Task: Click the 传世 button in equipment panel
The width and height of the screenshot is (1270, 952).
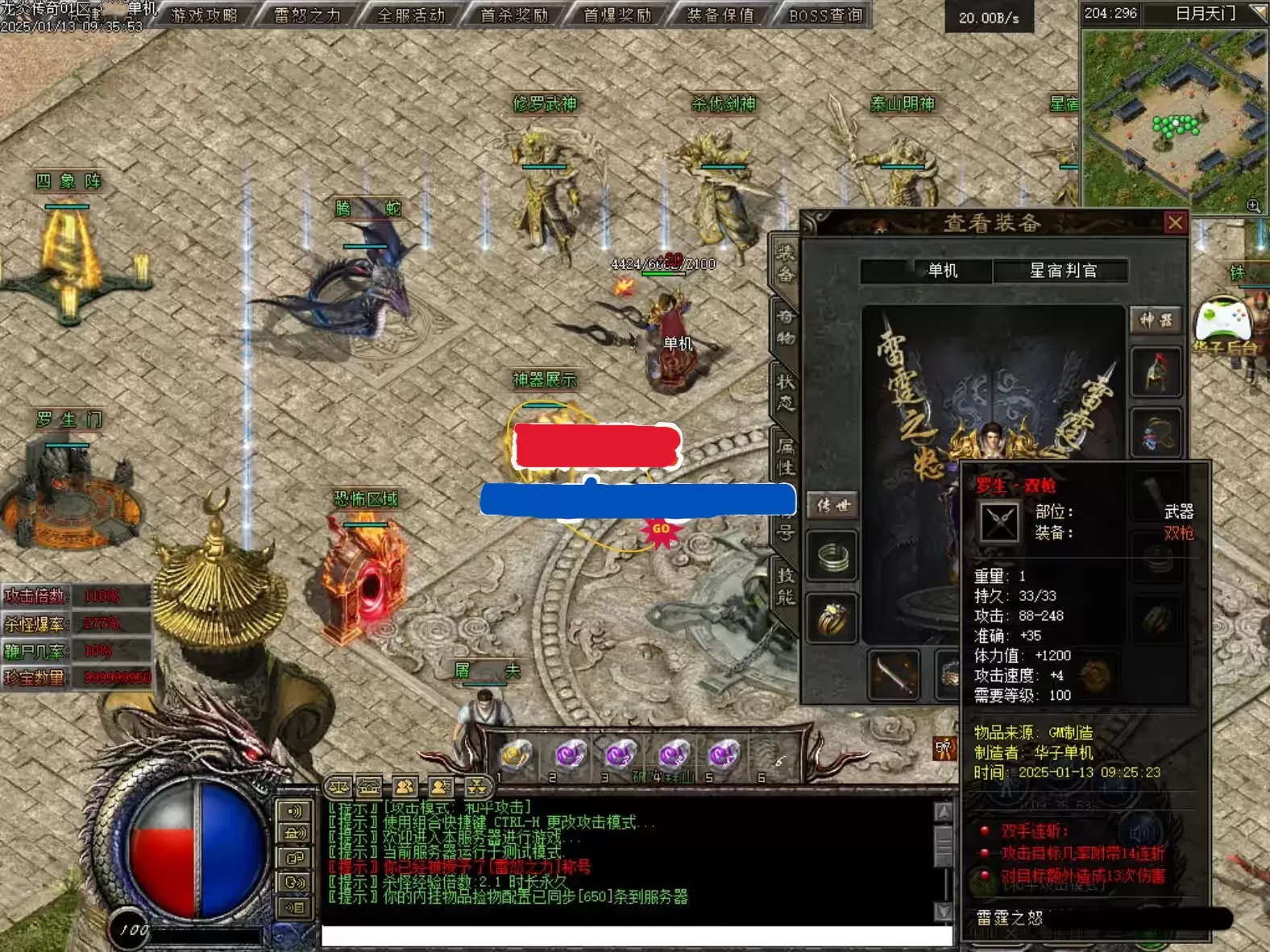Action: (x=832, y=505)
